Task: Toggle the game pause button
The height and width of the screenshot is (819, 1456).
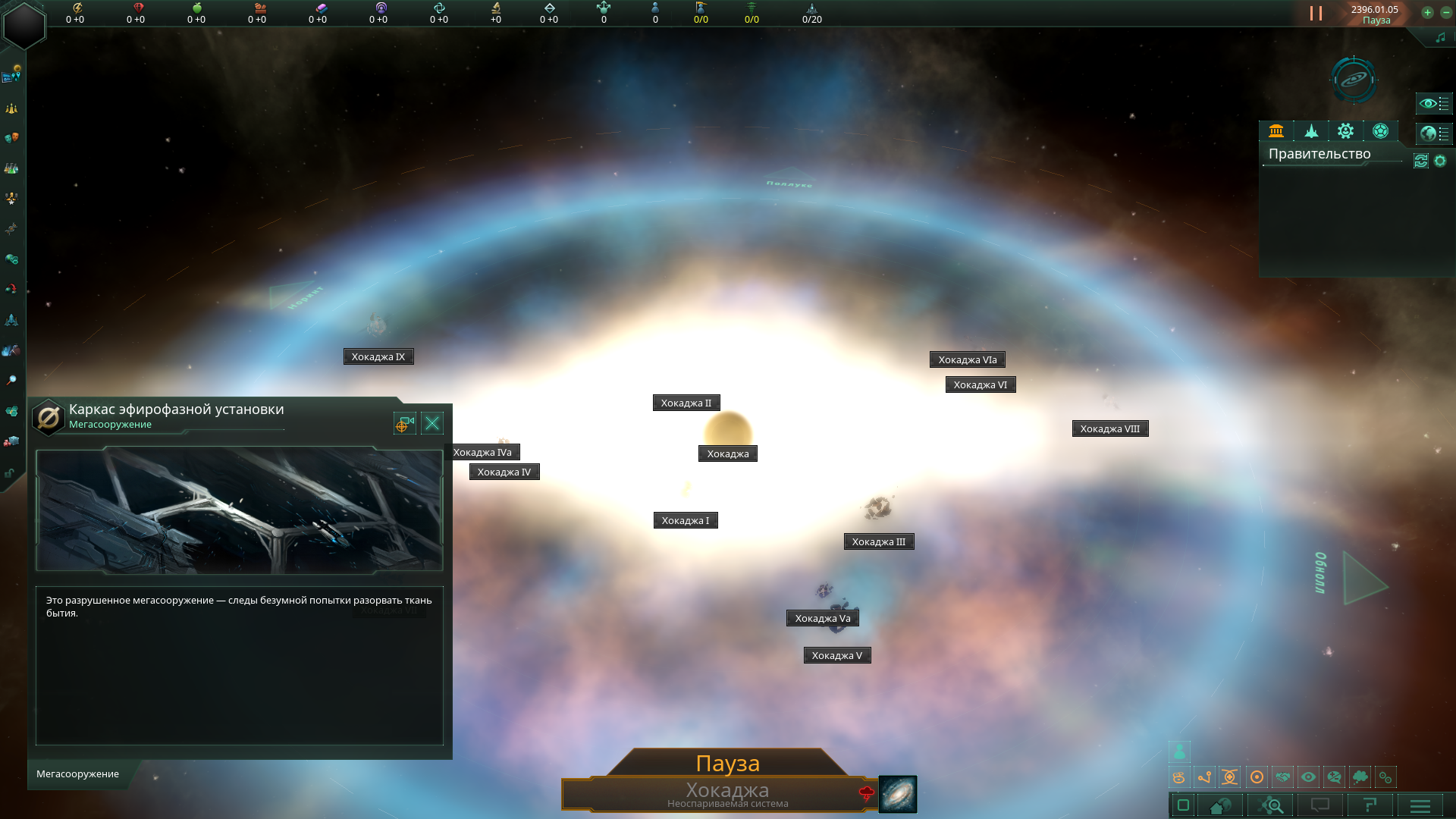Action: tap(1316, 14)
